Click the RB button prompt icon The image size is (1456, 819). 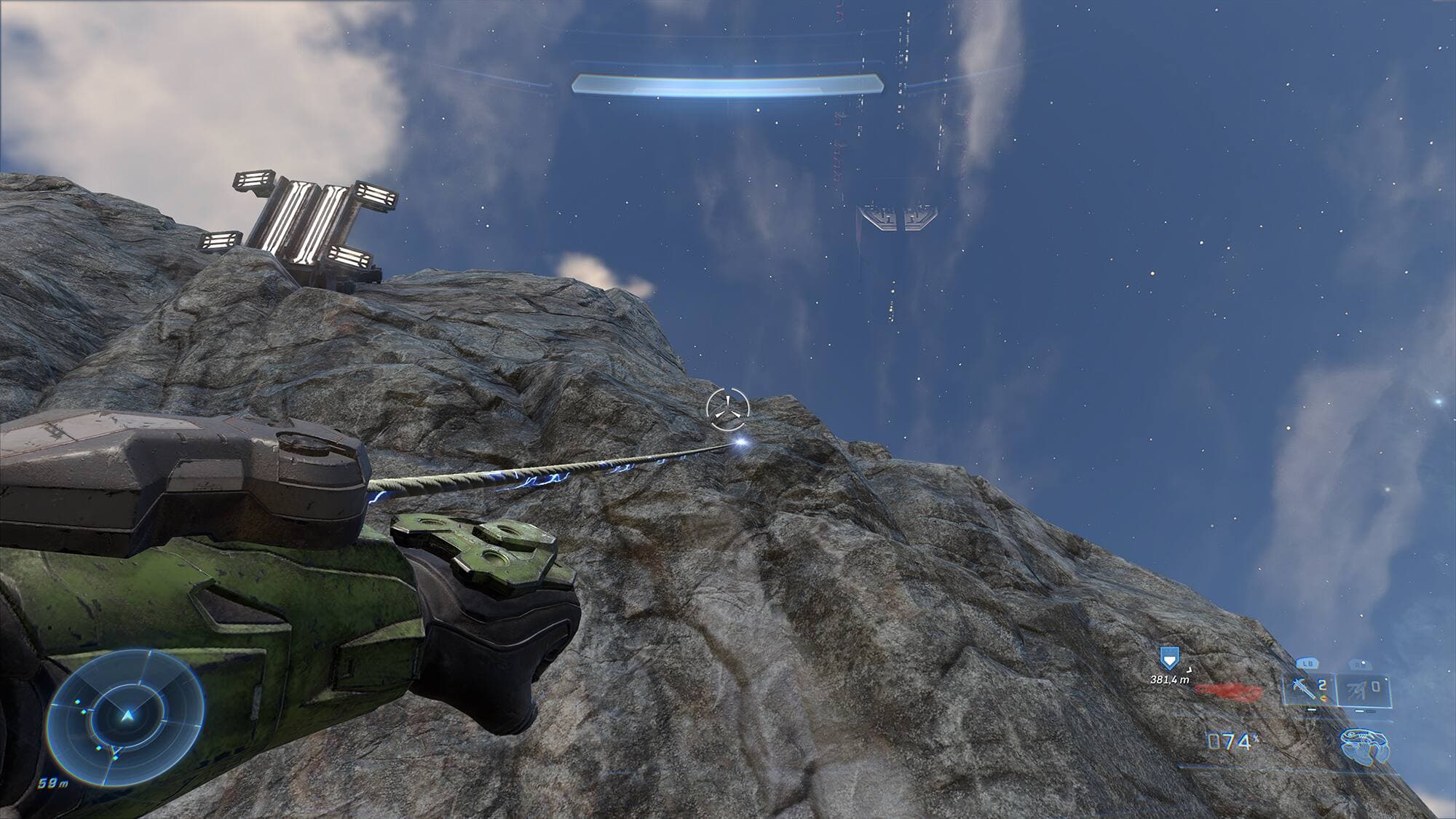point(1360,665)
